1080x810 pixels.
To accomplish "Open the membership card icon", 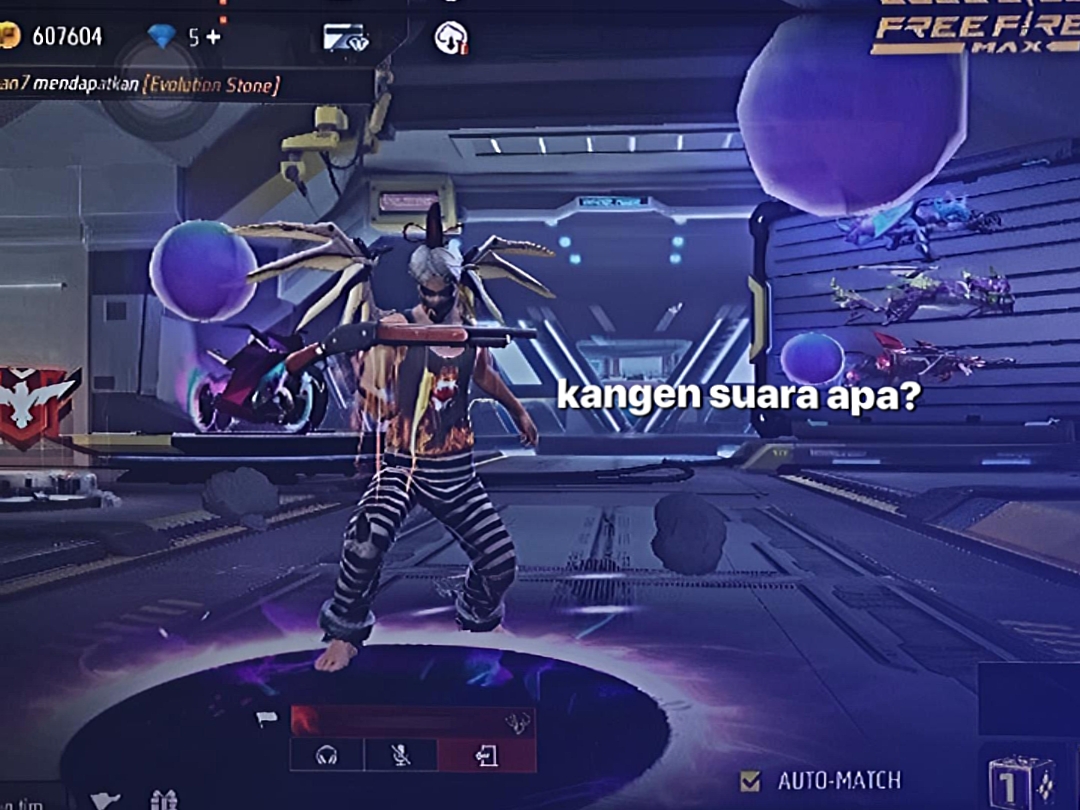I will click(x=346, y=38).
